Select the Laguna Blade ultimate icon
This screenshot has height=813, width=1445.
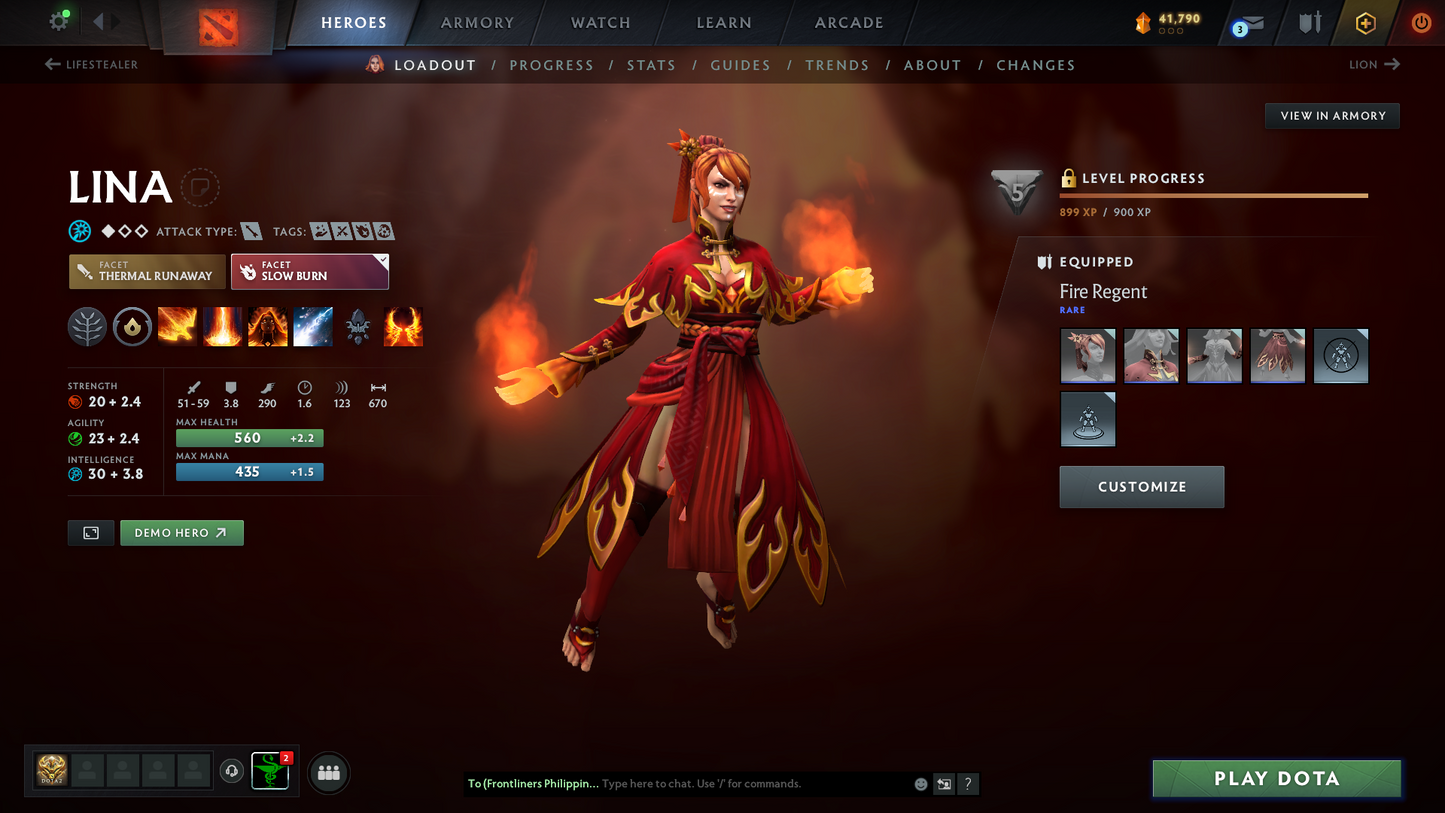313,327
